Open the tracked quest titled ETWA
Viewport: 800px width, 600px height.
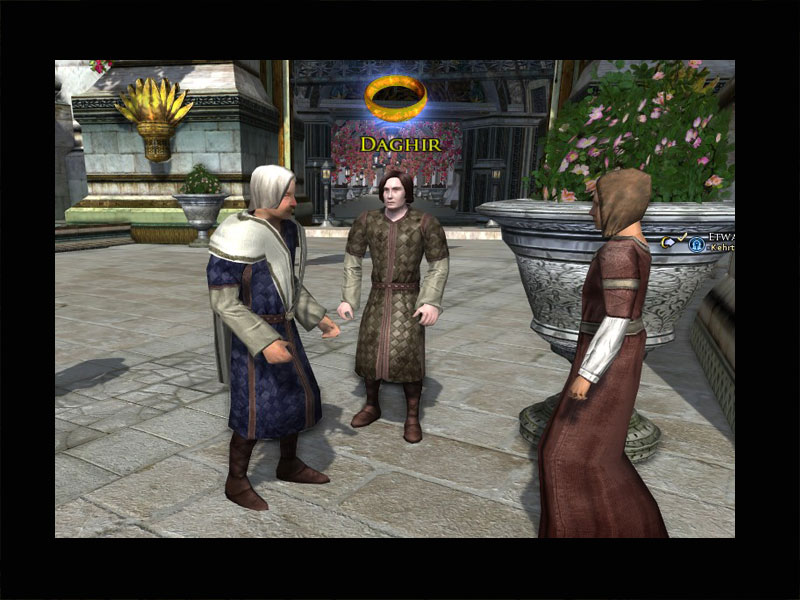722,237
